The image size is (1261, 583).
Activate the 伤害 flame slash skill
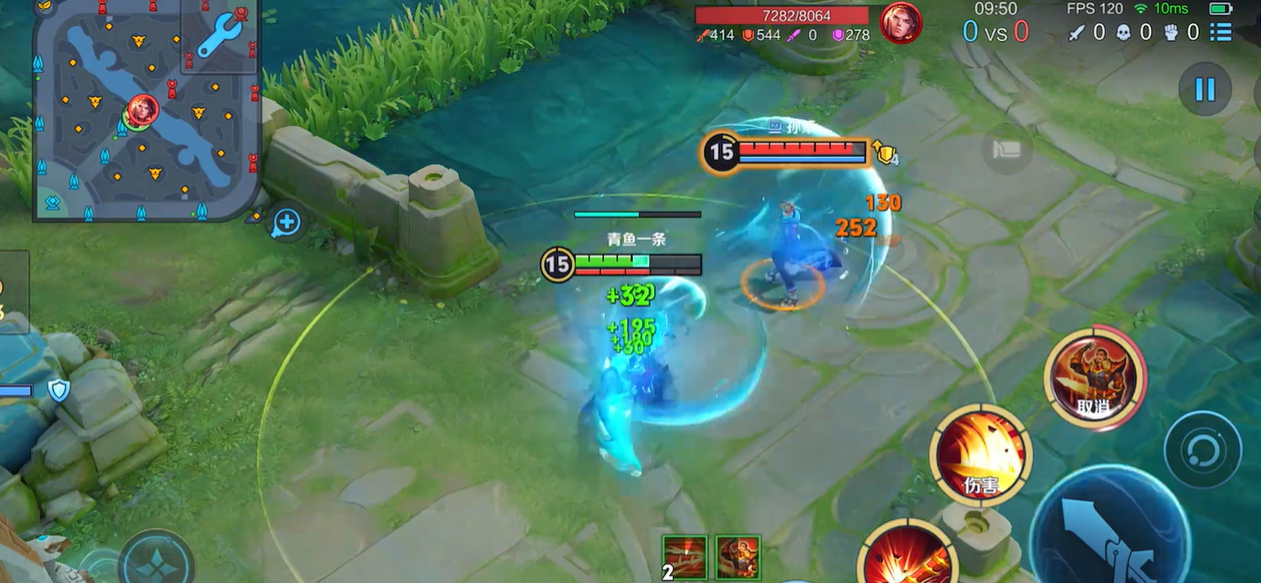coord(980,455)
